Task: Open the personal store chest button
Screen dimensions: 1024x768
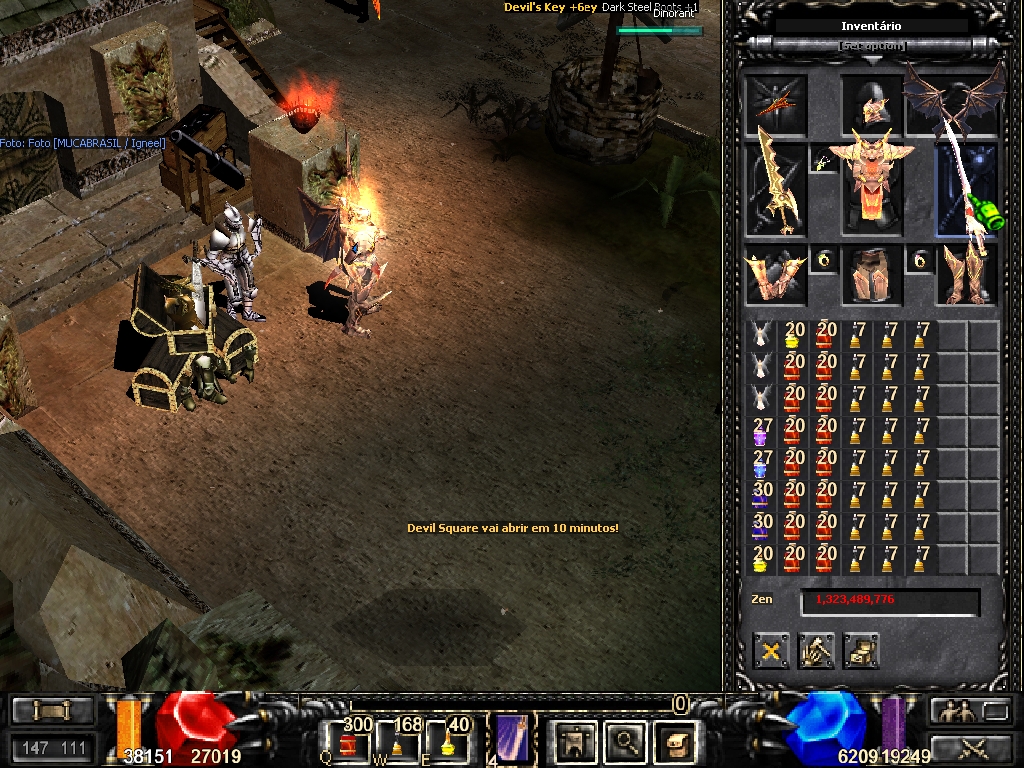Action: pos(860,652)
